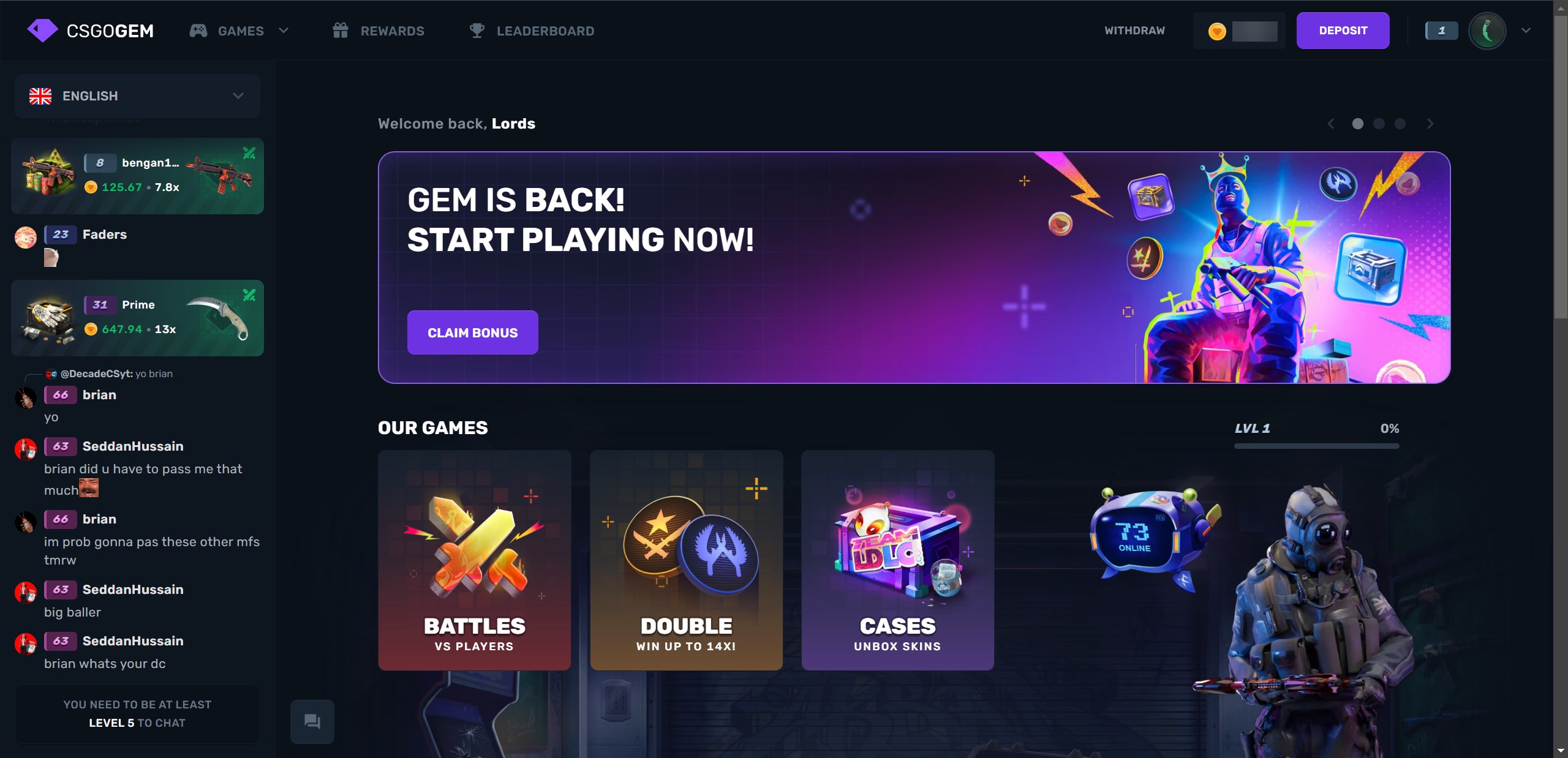The width and height of the screenshot is (1568, 758).
Task: Switch to the Leaderboard page
Action: [545, 31]
